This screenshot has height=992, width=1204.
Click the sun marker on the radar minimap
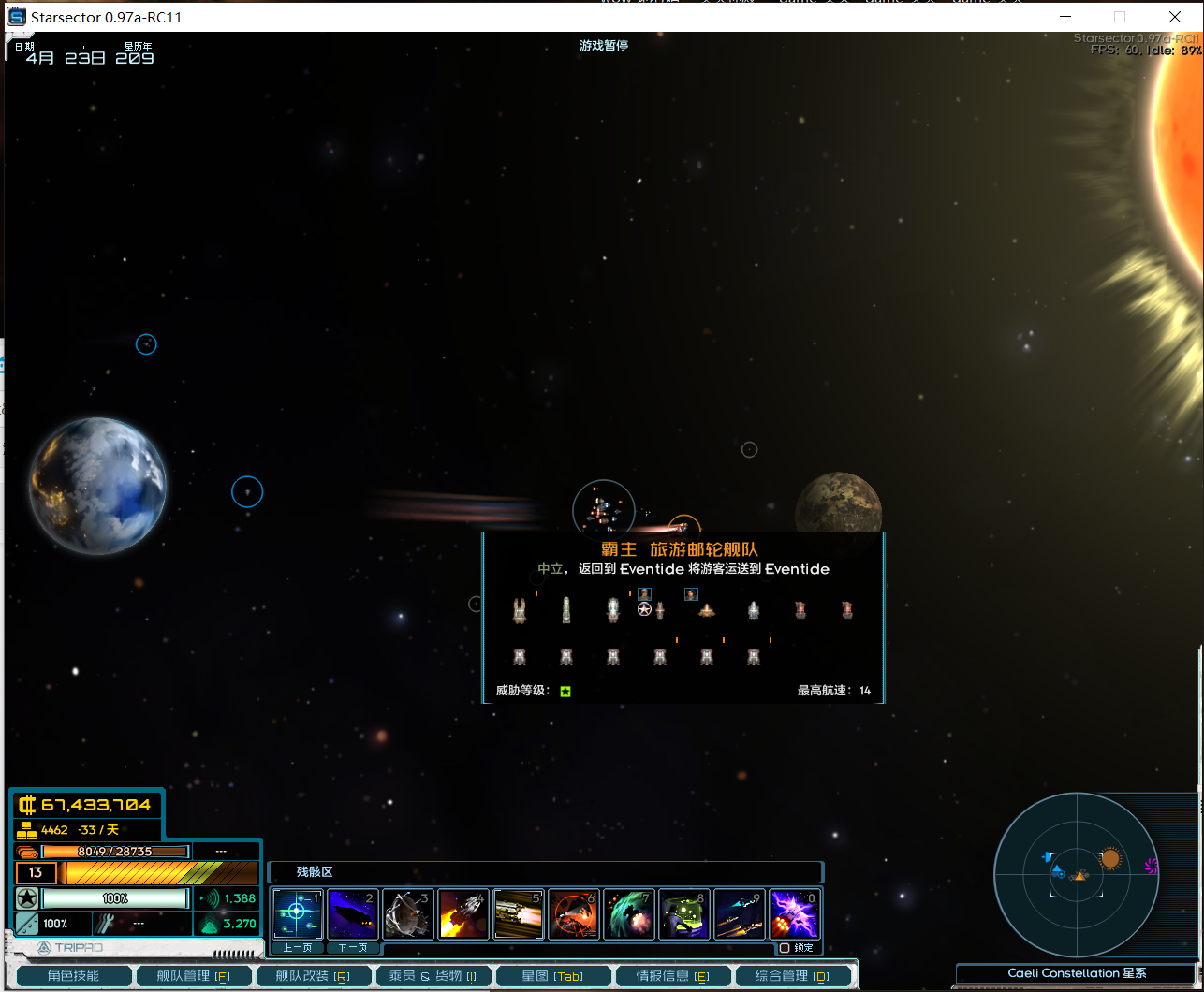pyautogui.click(x=1110, y=858)
